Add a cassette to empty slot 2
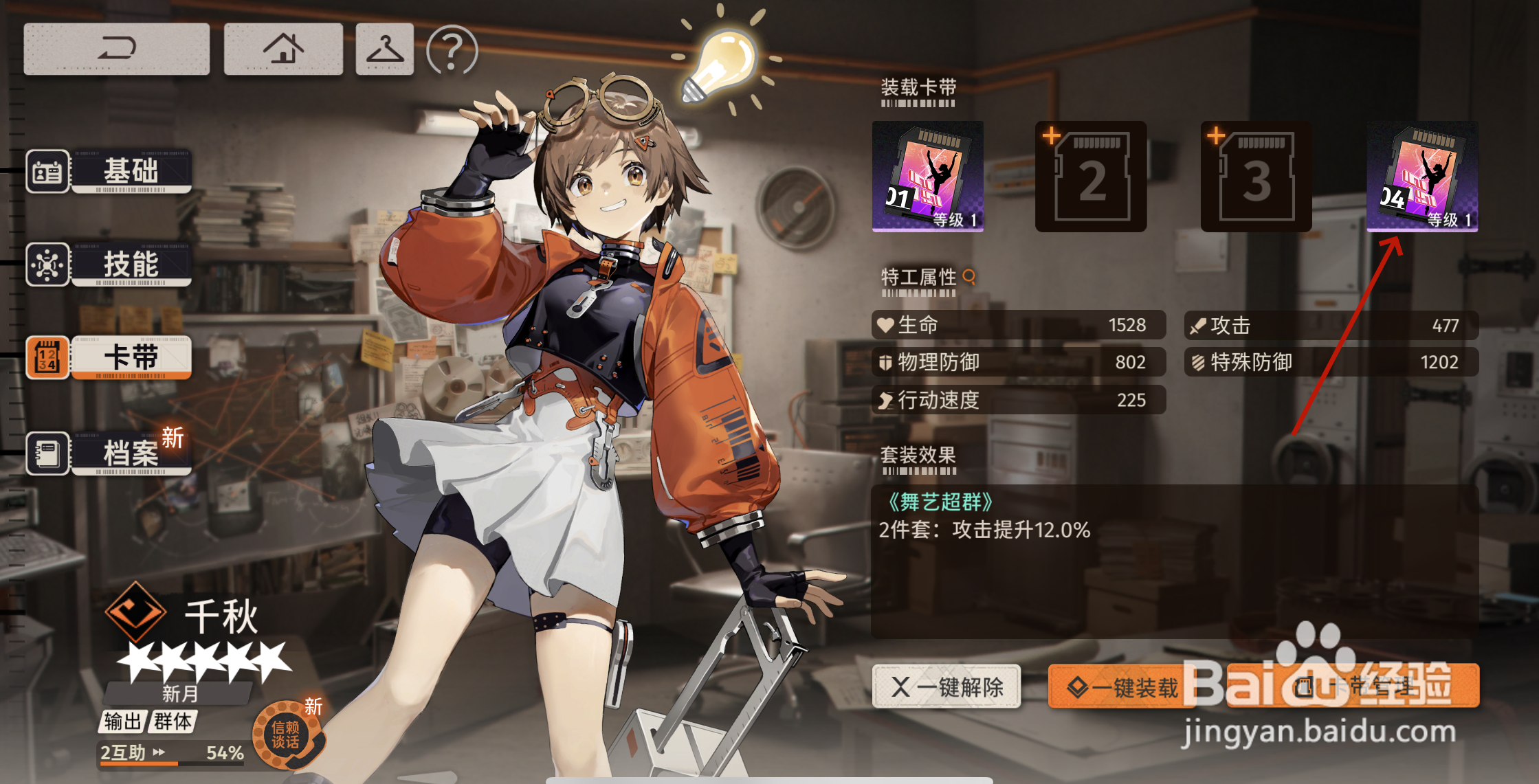This screenshot has width=1539, height=784. click(1091, 177)
